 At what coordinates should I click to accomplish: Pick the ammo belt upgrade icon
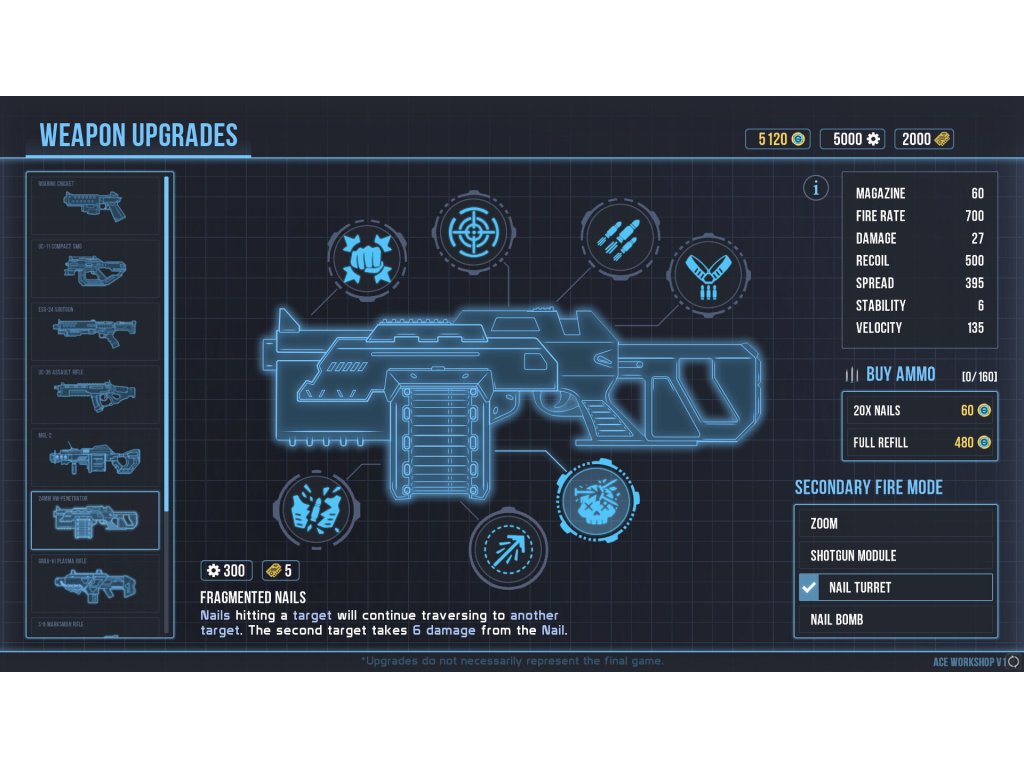(x=707, y=274)
